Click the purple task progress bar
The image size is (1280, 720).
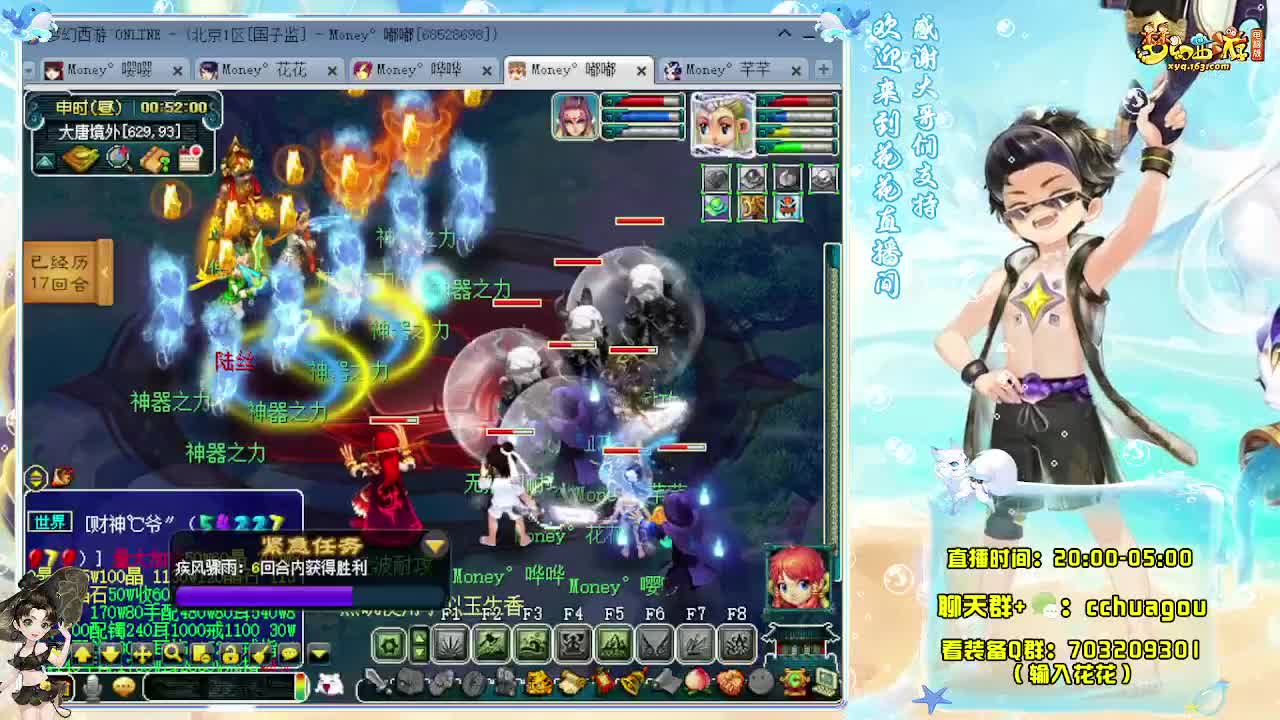267,596
